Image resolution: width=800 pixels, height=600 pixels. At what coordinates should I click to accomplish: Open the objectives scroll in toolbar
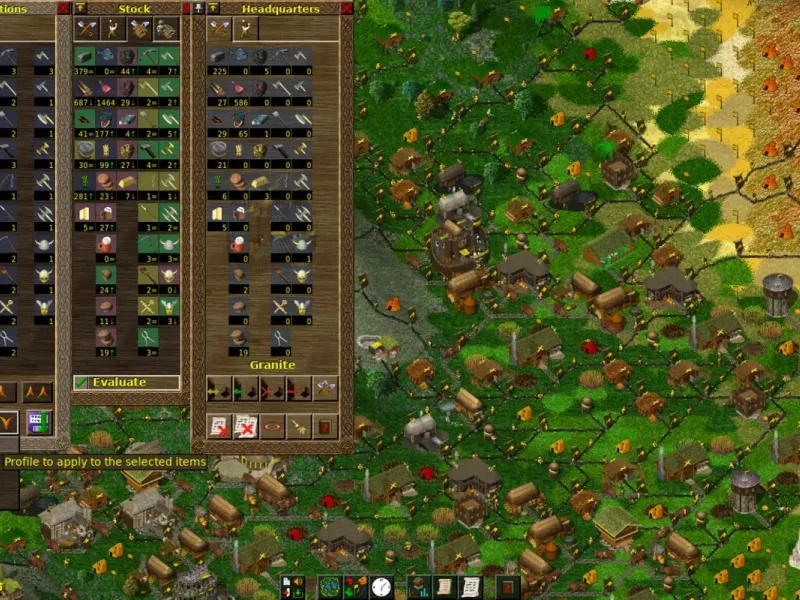click(x=444, y=587)
